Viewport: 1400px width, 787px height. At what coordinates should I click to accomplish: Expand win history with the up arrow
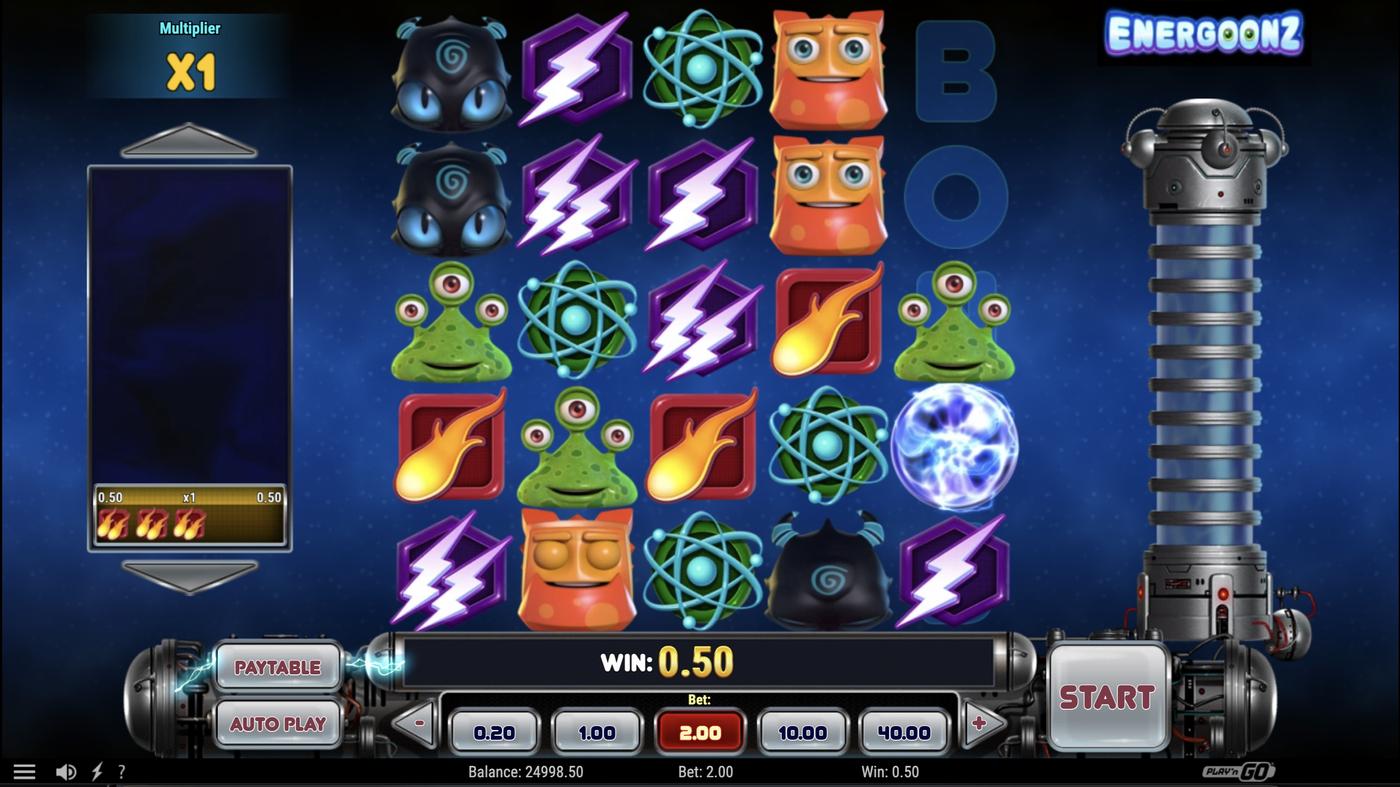(190, 140)
